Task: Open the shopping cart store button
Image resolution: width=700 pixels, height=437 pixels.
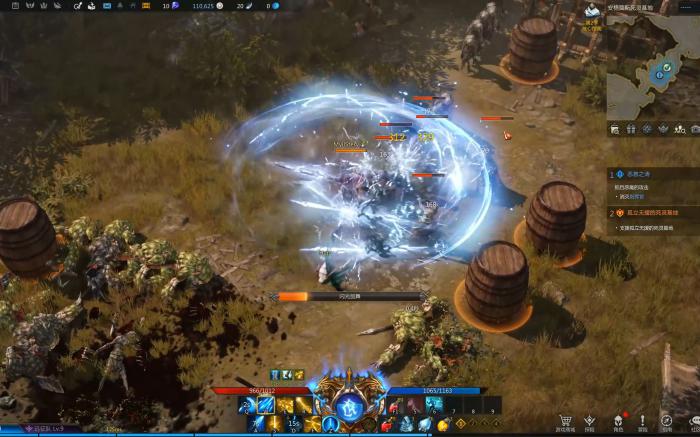Action: point(566,420)
